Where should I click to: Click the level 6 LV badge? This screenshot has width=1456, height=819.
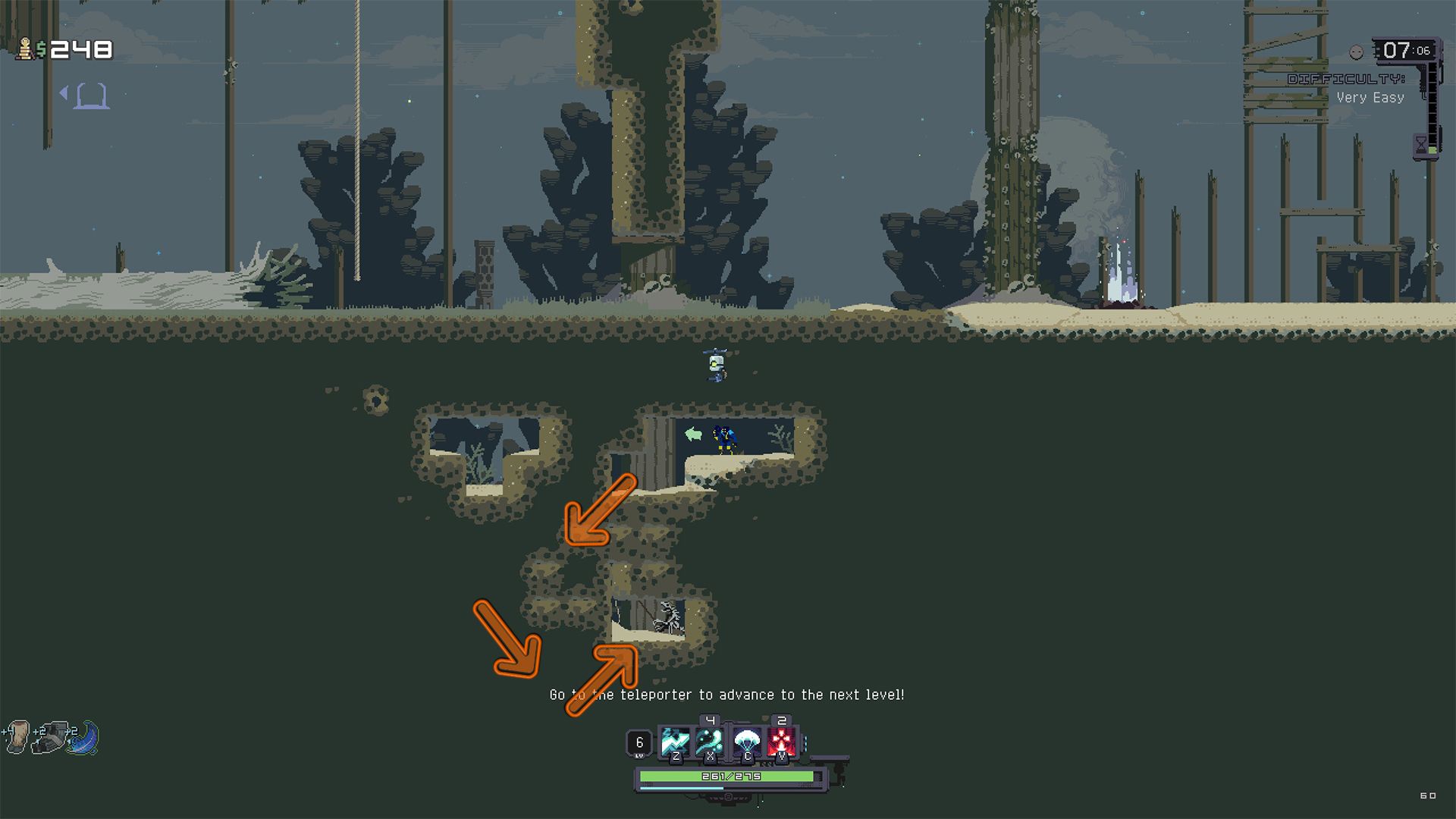pos(639,742)
